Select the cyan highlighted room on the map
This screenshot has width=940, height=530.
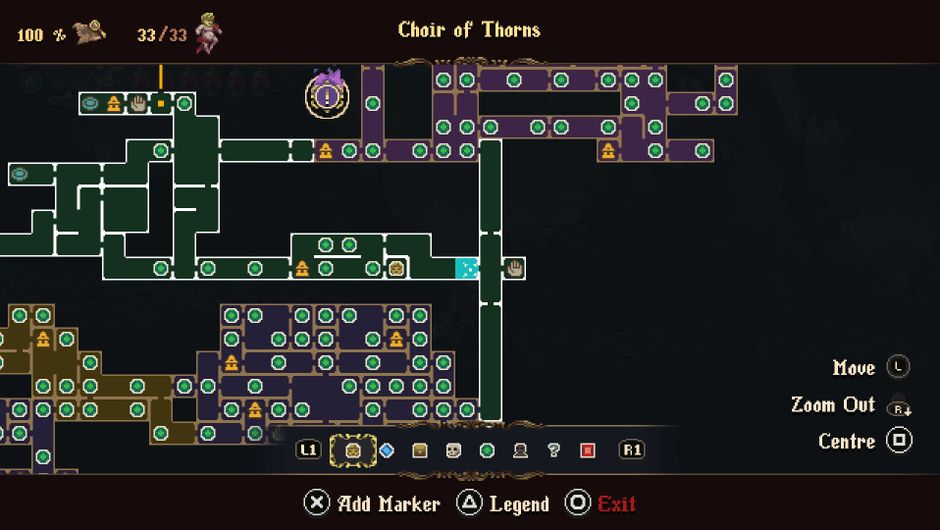coord(467,268)
